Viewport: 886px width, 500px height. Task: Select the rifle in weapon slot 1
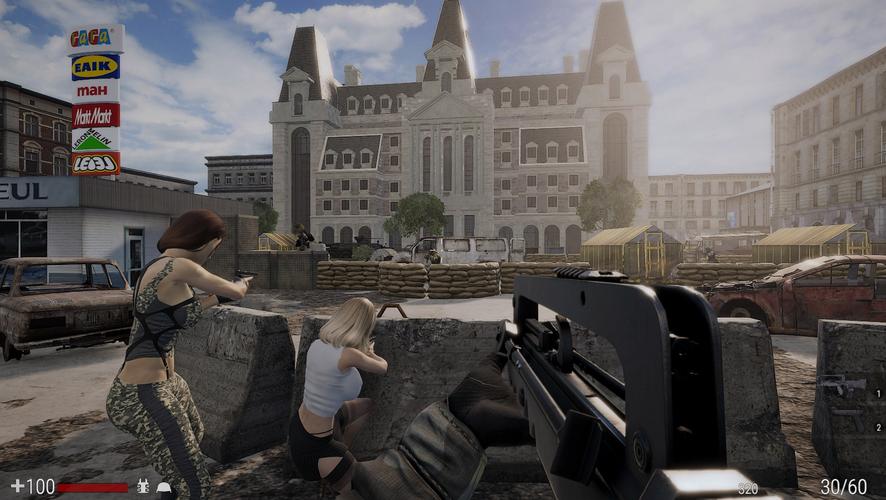click(x=843, y=384)
